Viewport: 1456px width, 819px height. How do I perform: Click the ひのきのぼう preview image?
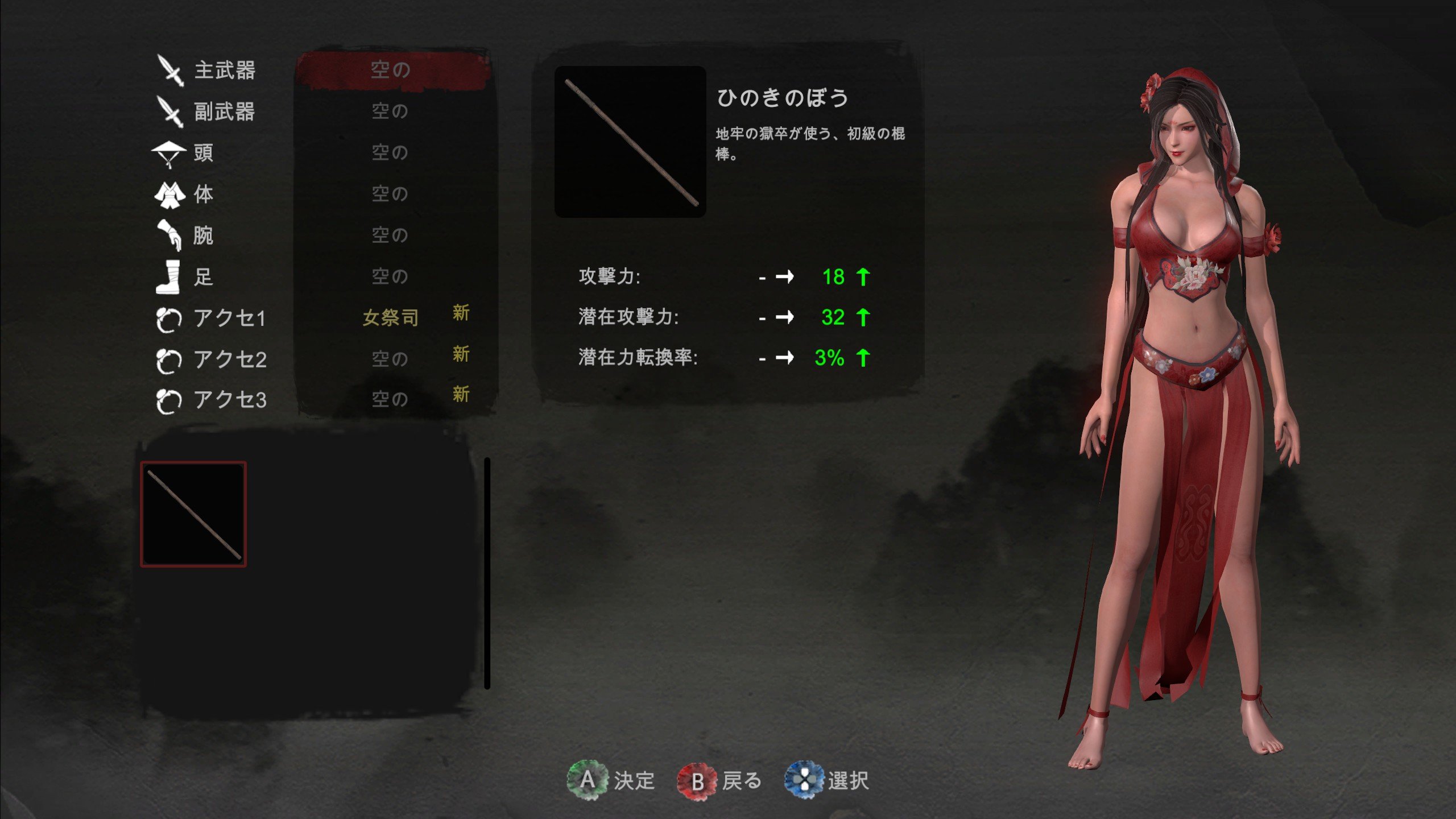click(x=630, y=142)
